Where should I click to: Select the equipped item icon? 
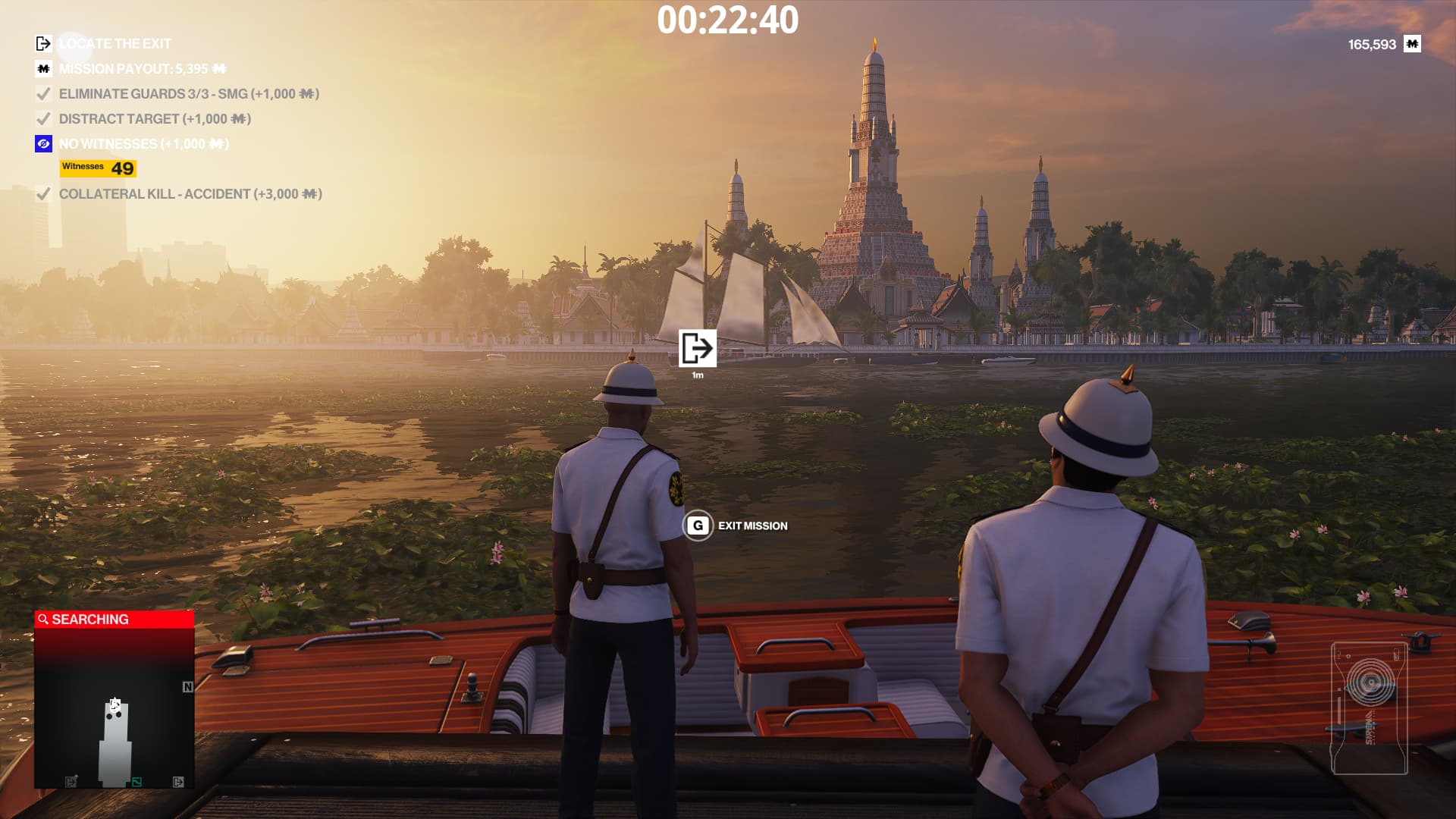(1369, 708)
